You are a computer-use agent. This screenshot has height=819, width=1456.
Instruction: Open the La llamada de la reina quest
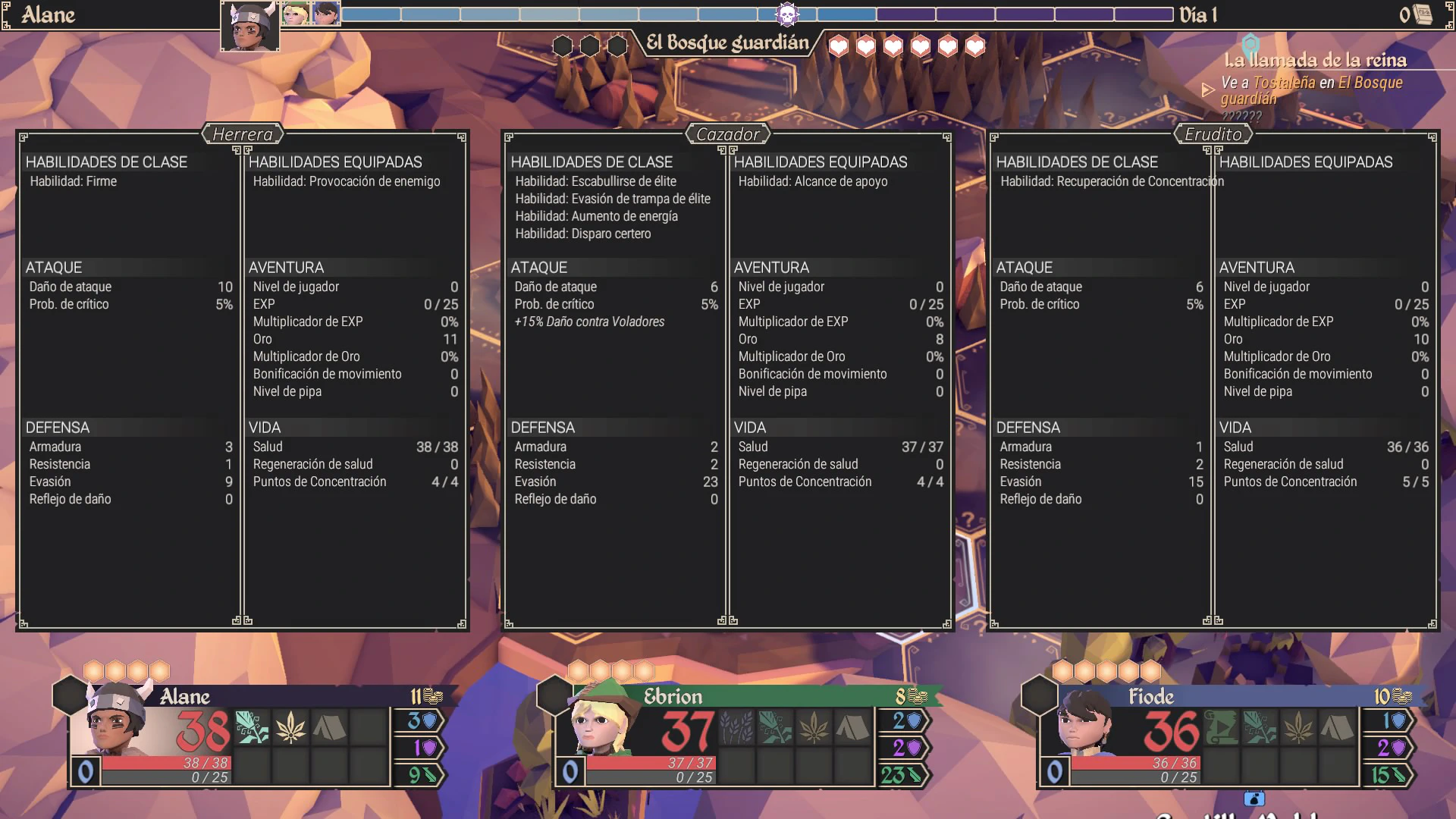(x=1315, y=61)
